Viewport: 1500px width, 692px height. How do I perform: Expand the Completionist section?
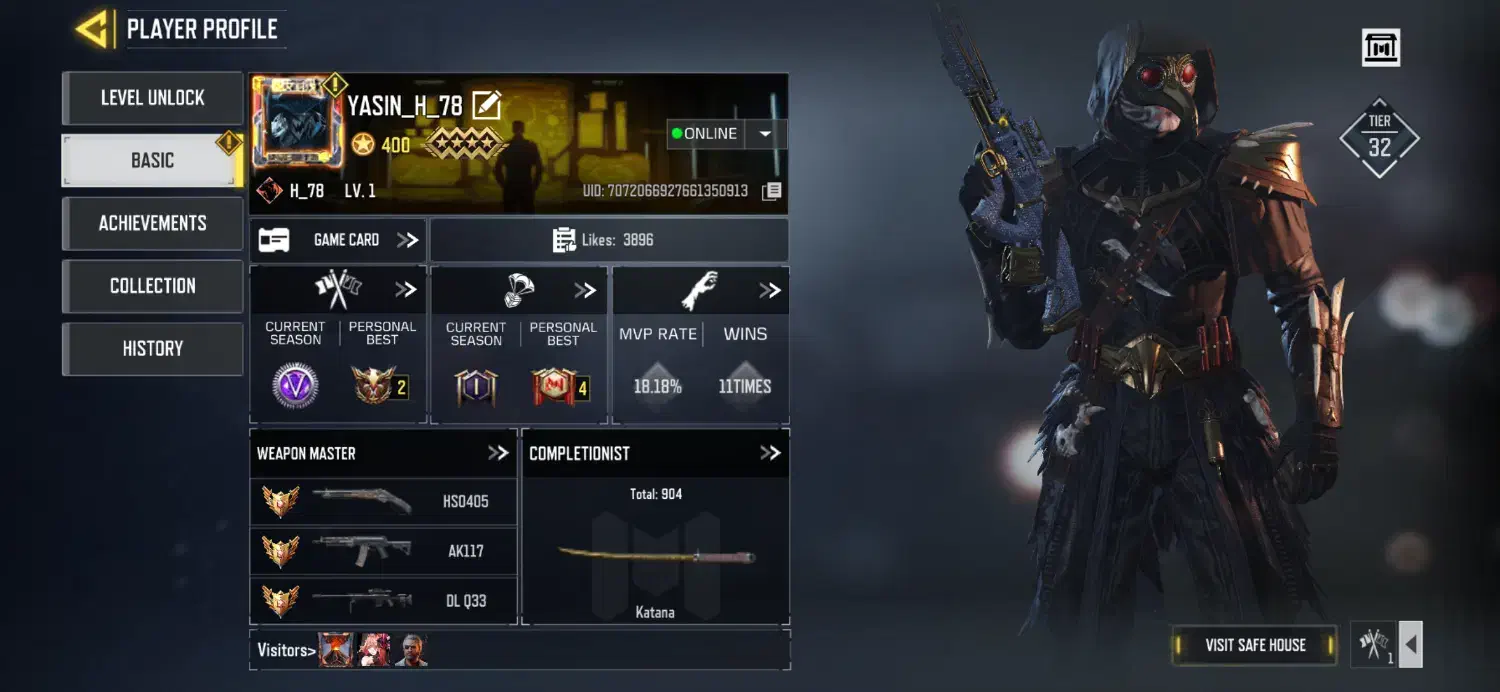[769, 453]
